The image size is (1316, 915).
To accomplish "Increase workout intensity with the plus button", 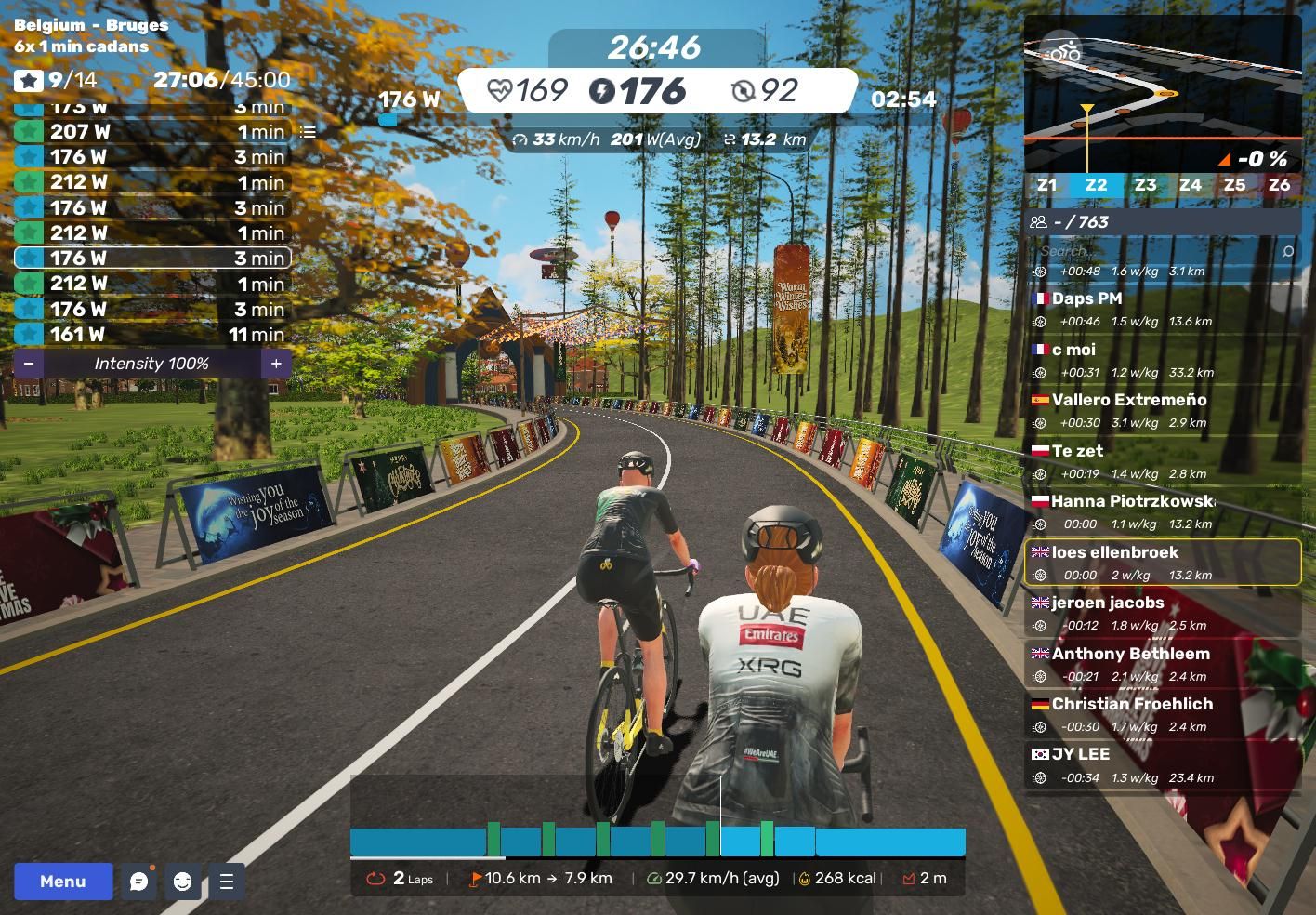I will [x=276, y=364].
